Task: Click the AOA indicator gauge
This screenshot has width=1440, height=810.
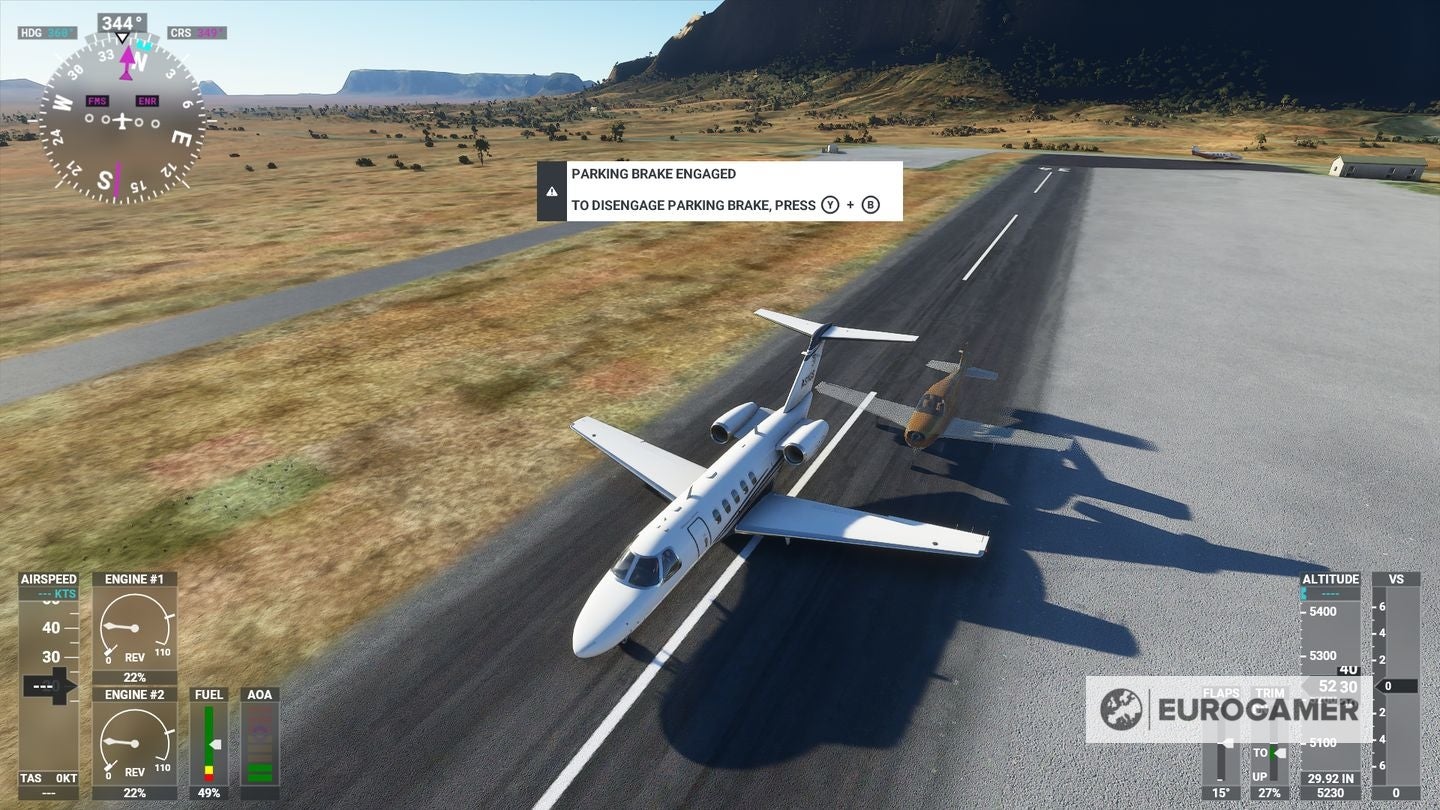Action: point(258,740)
